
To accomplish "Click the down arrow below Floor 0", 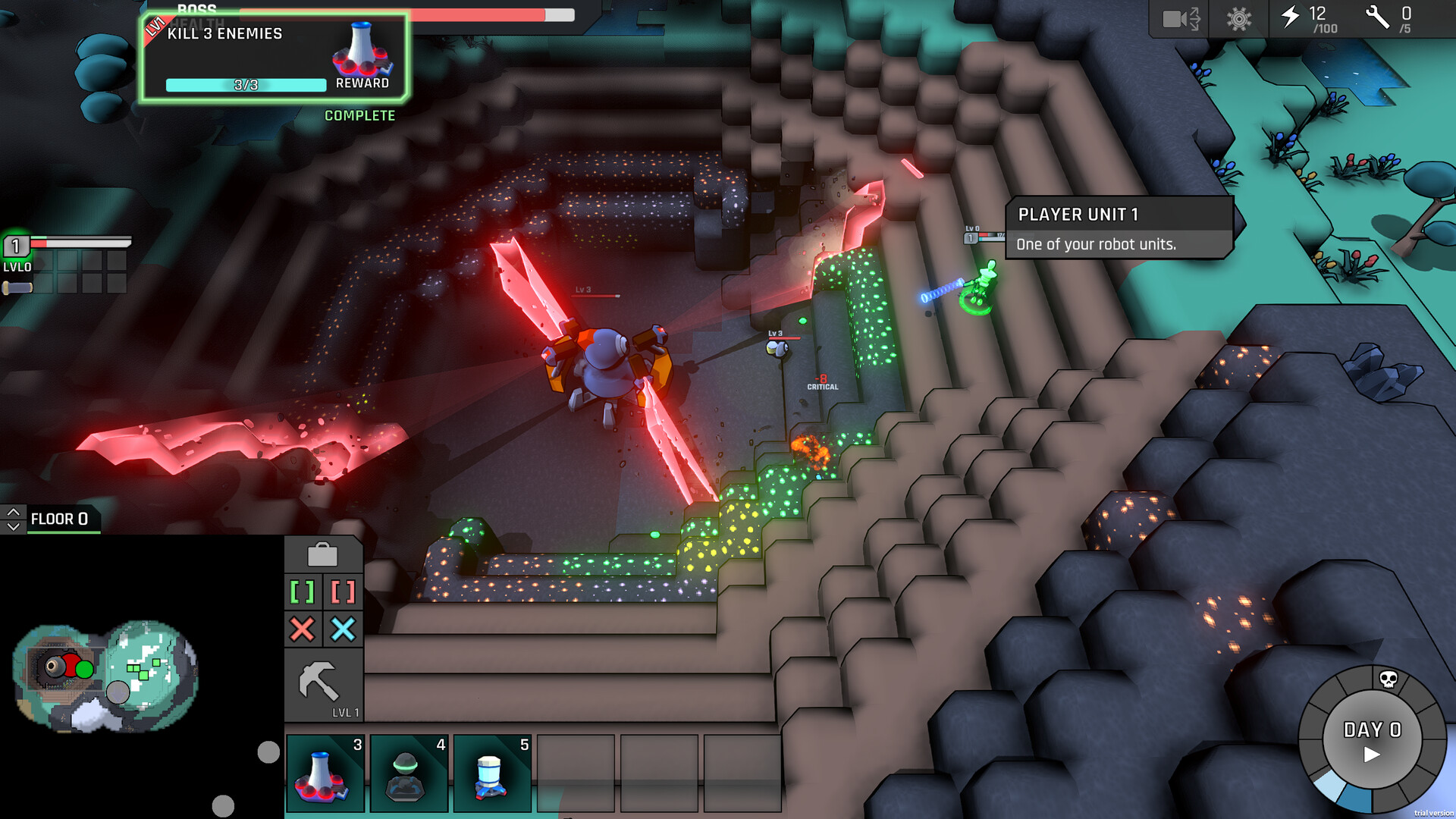I will (x=12, y=526).
